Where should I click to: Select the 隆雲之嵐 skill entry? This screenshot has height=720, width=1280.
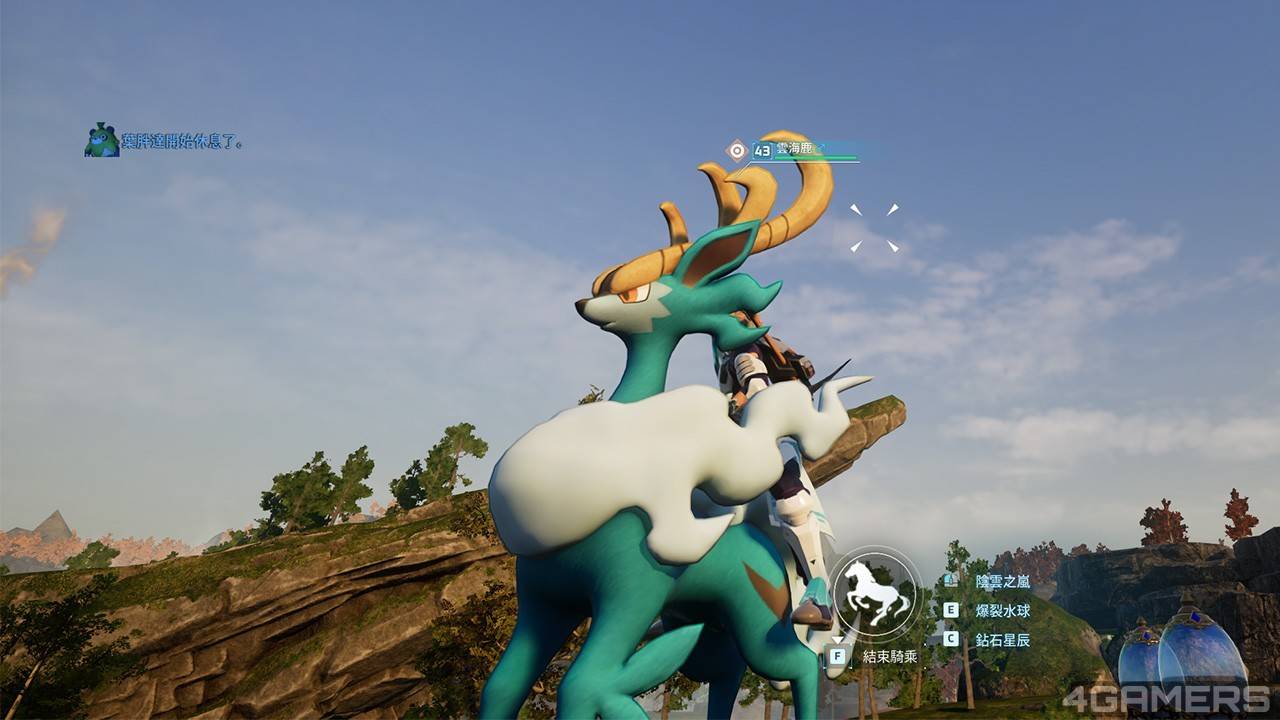1002,581
